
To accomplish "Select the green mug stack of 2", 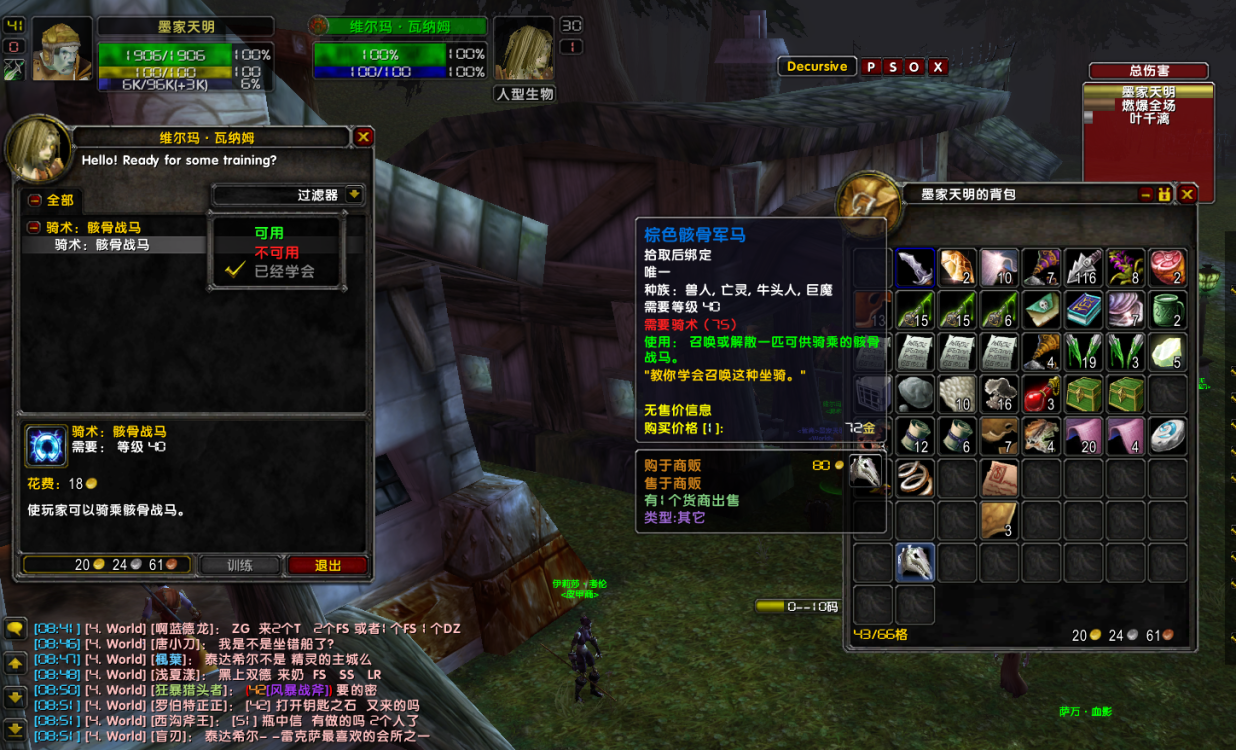I will (x=1167, y=310).
